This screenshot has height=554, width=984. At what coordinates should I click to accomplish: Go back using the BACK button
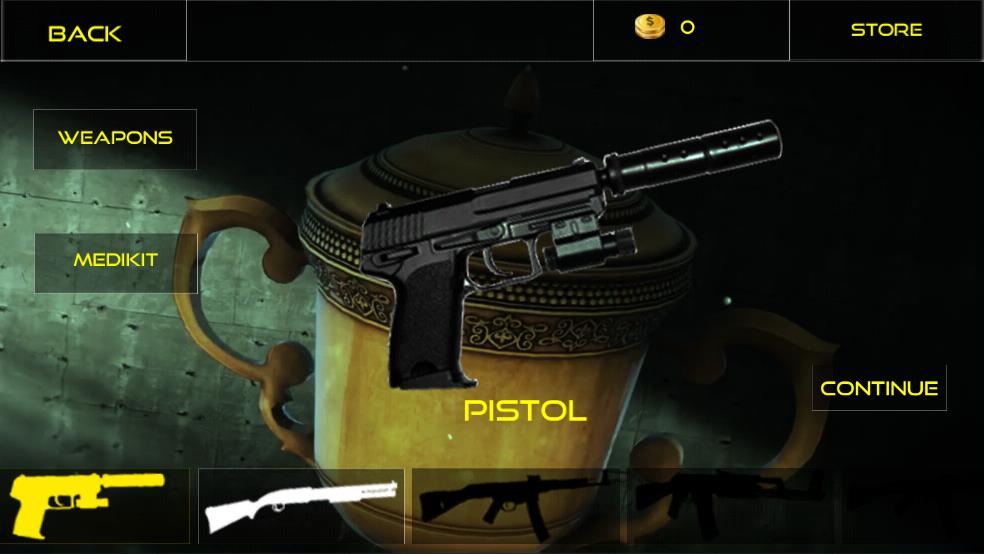(86, 33)
